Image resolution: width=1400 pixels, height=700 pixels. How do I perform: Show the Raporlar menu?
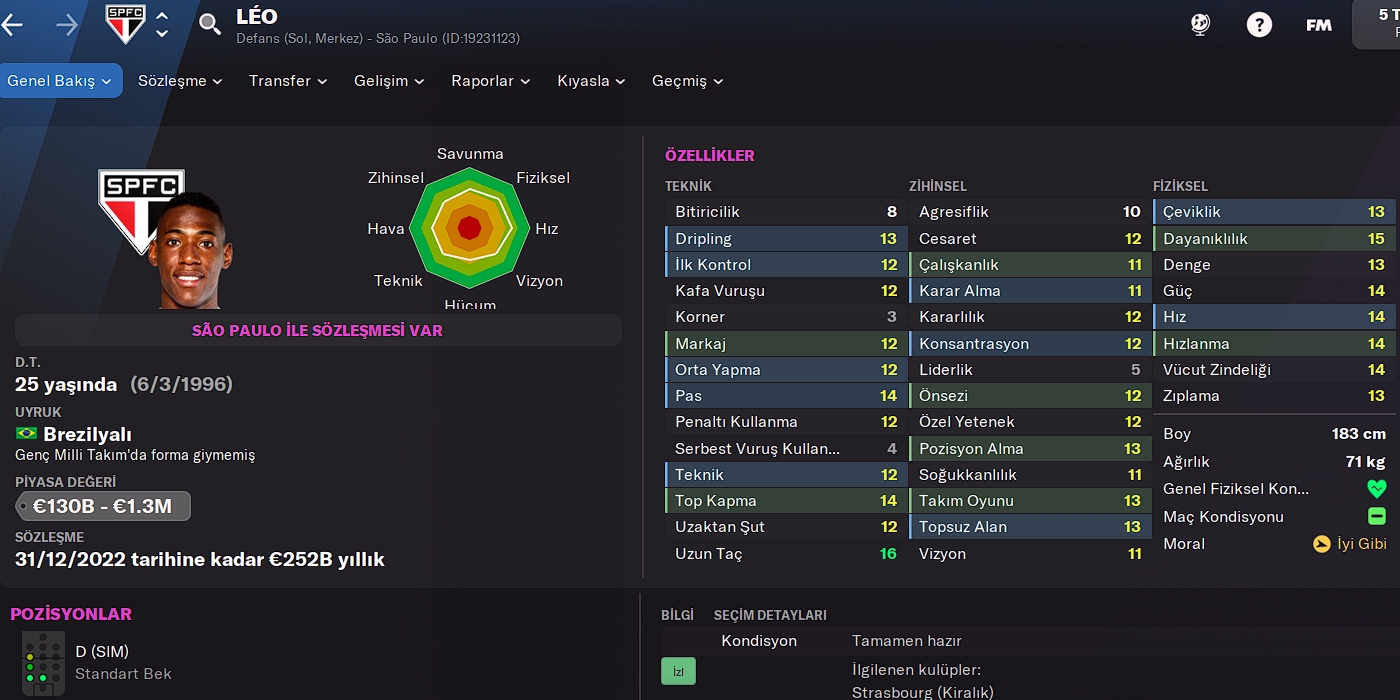pyautogui.click(x=491, y=81)
